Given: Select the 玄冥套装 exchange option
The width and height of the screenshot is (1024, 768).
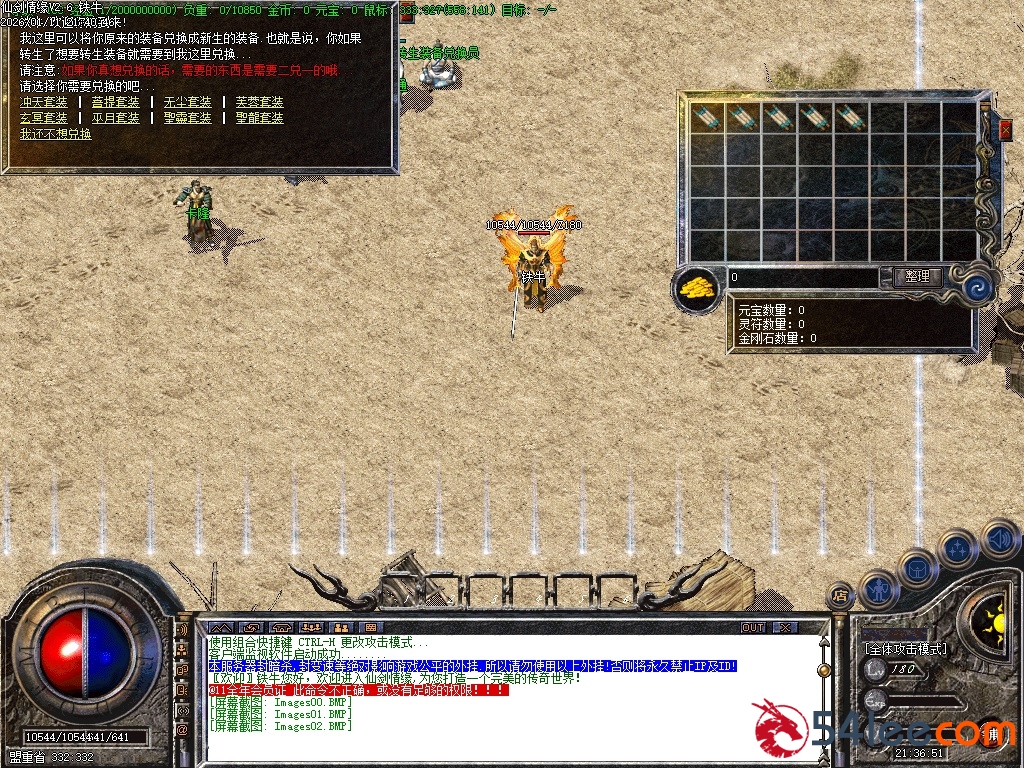Looking at the screenshot, I should 44,118.
